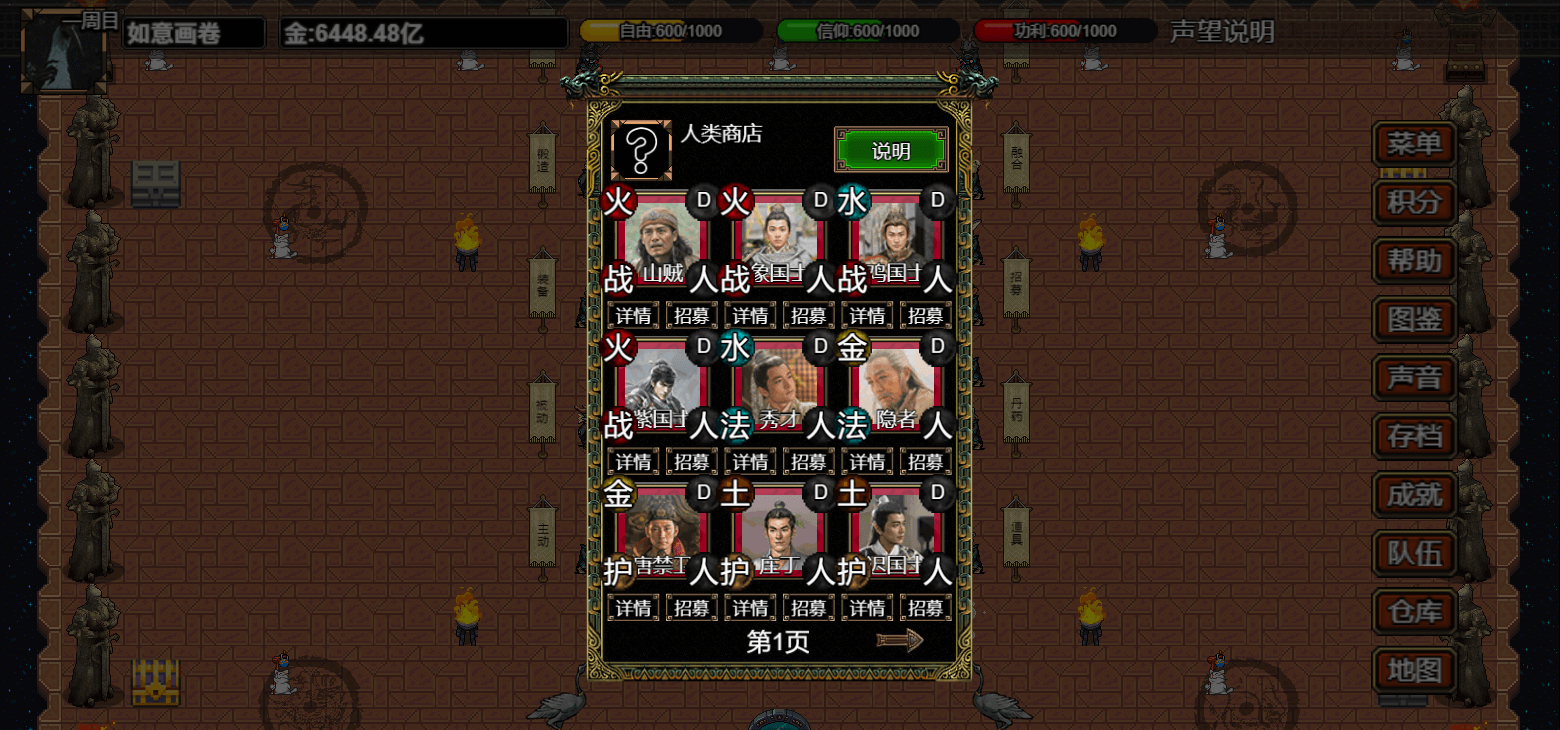The width and height of the screenshot is (1560, 730).
Task: Recruit the 秀才 scholar with 招募
Action: (x=808, y=462)
